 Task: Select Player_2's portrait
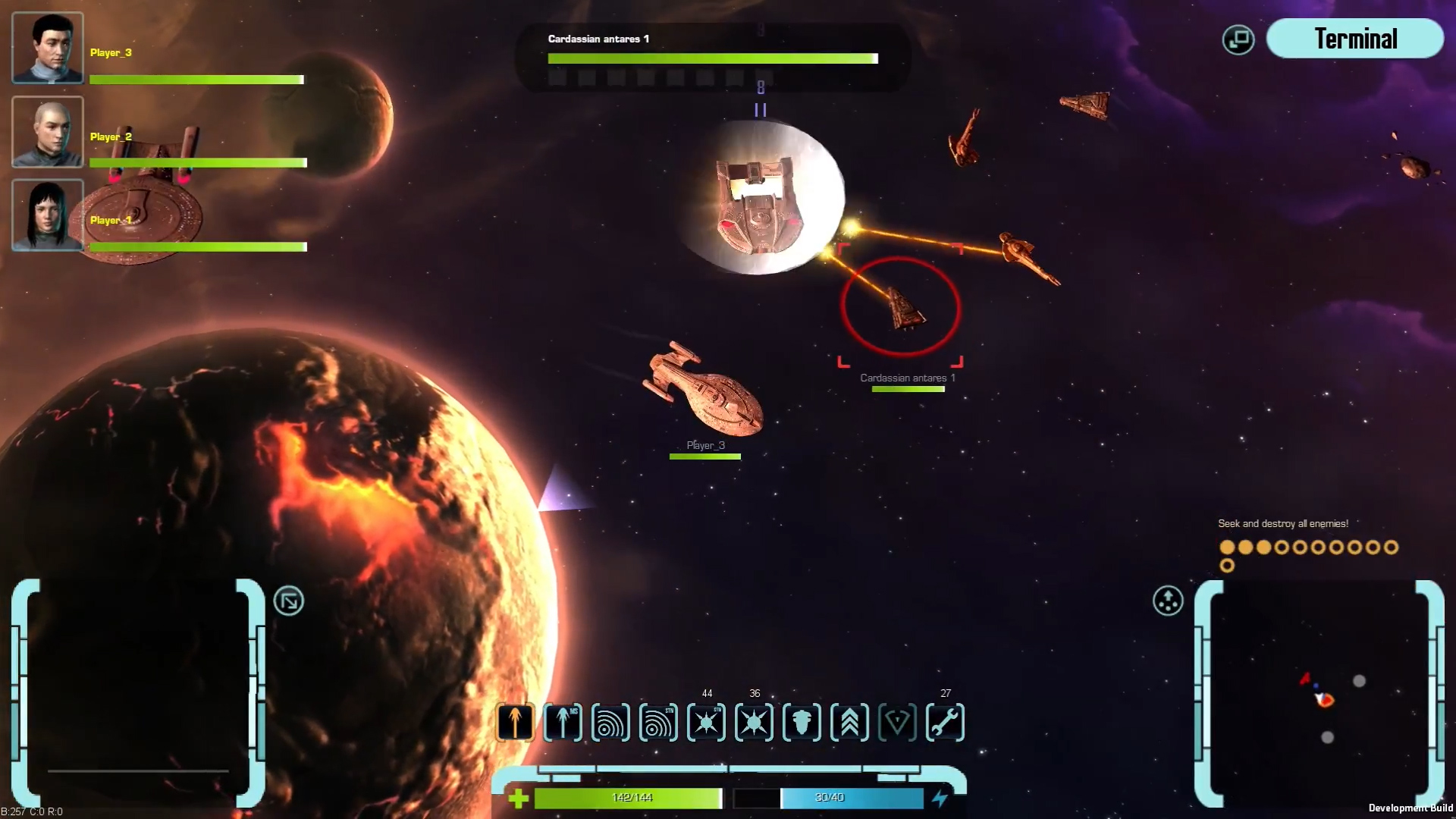[47, 132]
